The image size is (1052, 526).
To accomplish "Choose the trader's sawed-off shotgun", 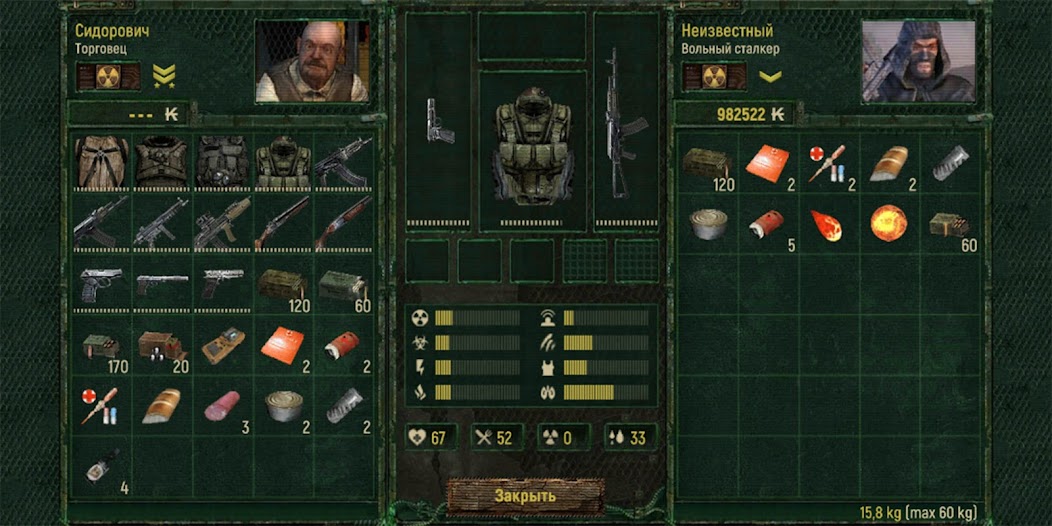I will (x=342, y=223).
